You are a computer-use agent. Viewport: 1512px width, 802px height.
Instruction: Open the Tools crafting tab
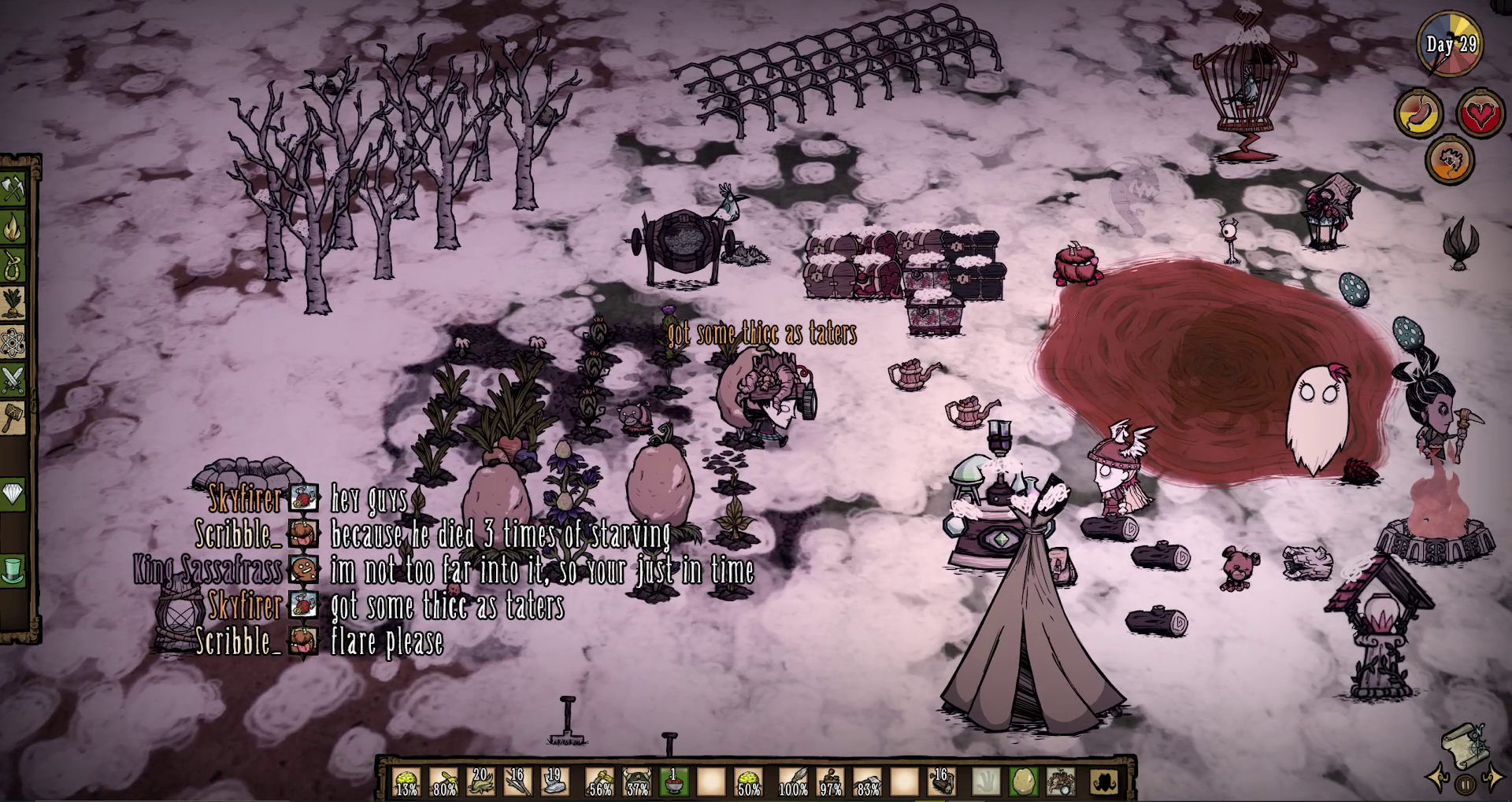point(14,189)
